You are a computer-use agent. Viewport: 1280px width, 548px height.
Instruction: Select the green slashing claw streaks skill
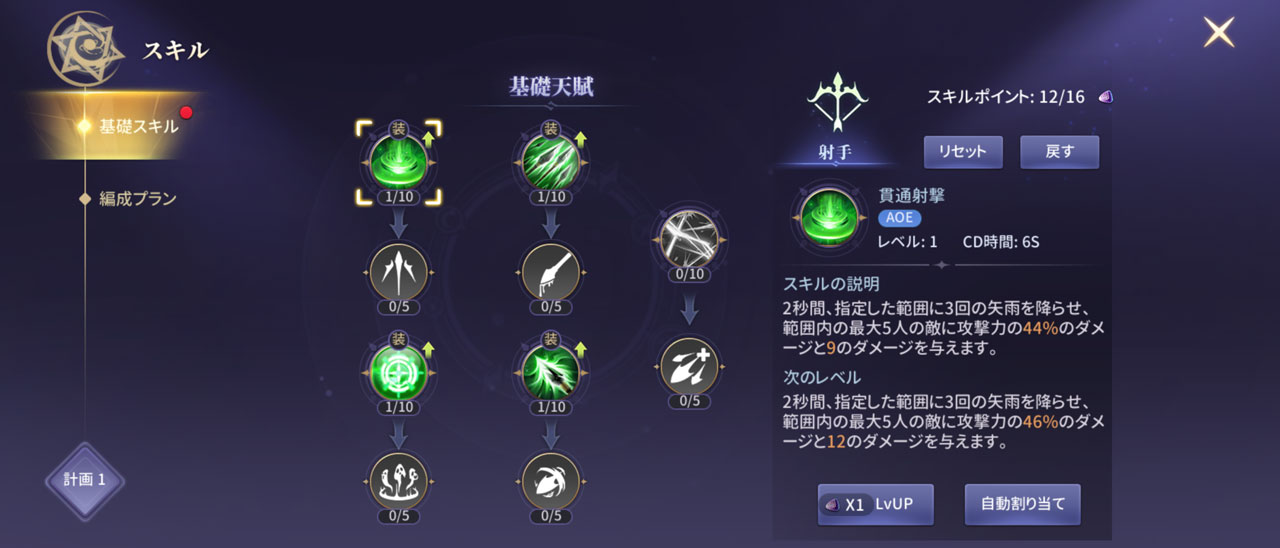pyautogui.click(x=550, y=160)
